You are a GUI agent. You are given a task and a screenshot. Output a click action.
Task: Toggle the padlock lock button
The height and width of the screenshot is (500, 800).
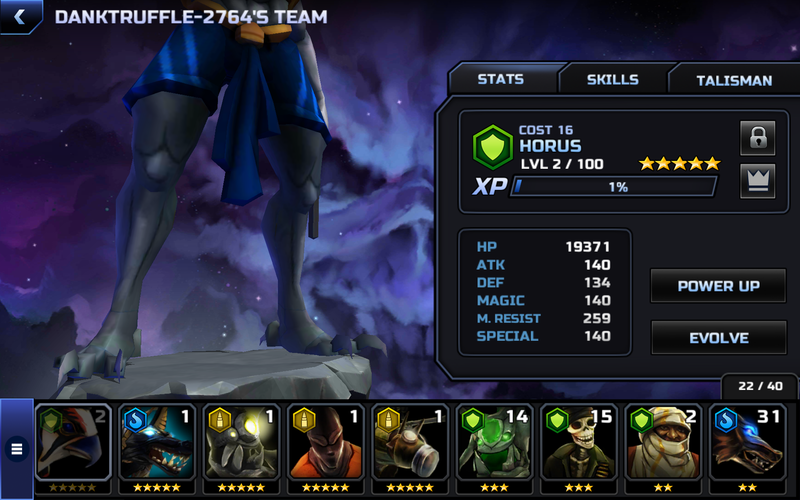point(757,138)
